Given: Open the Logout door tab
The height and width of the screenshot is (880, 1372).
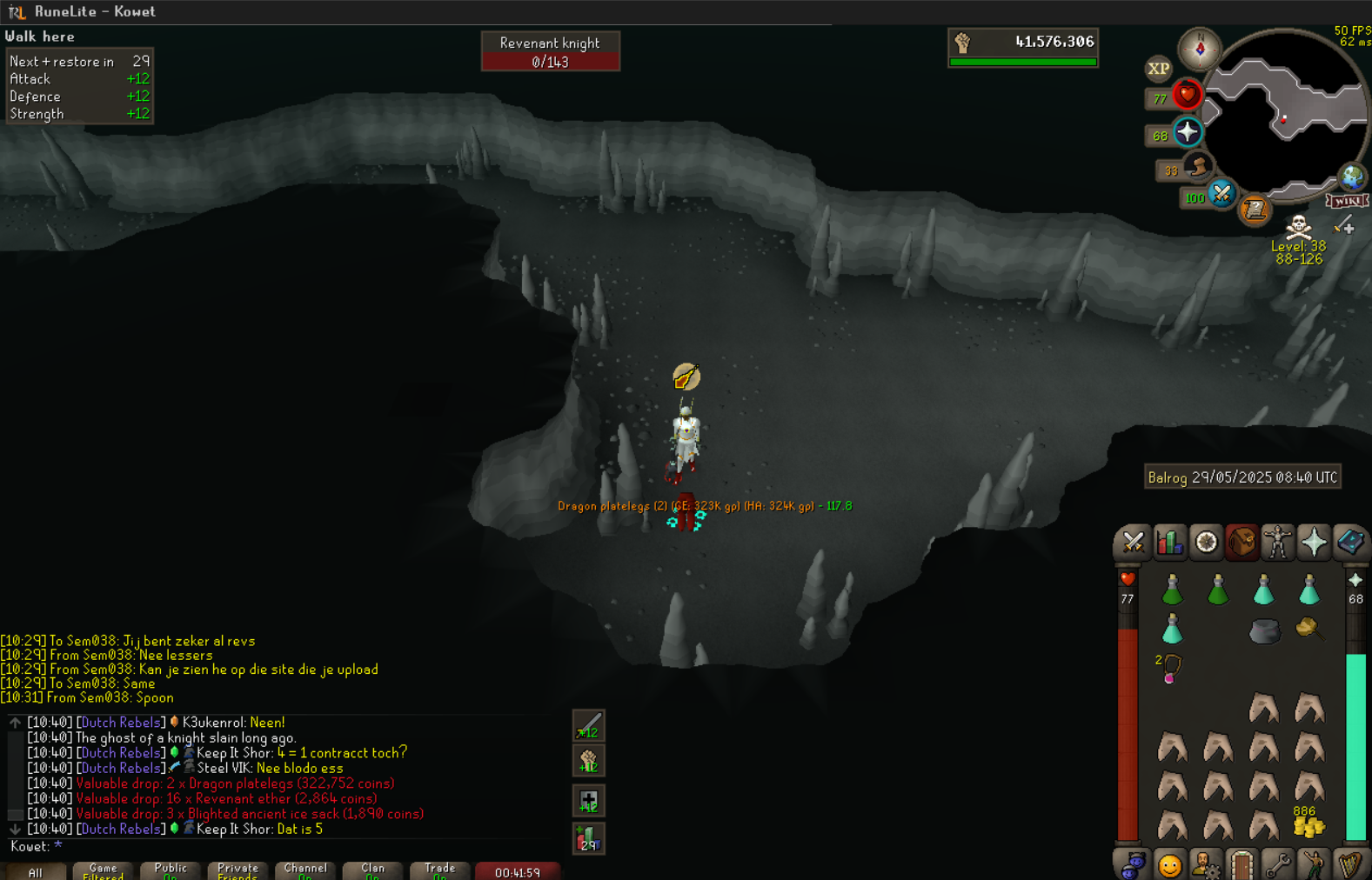Looking at the screenshot, I should (x=1241, y=865).
